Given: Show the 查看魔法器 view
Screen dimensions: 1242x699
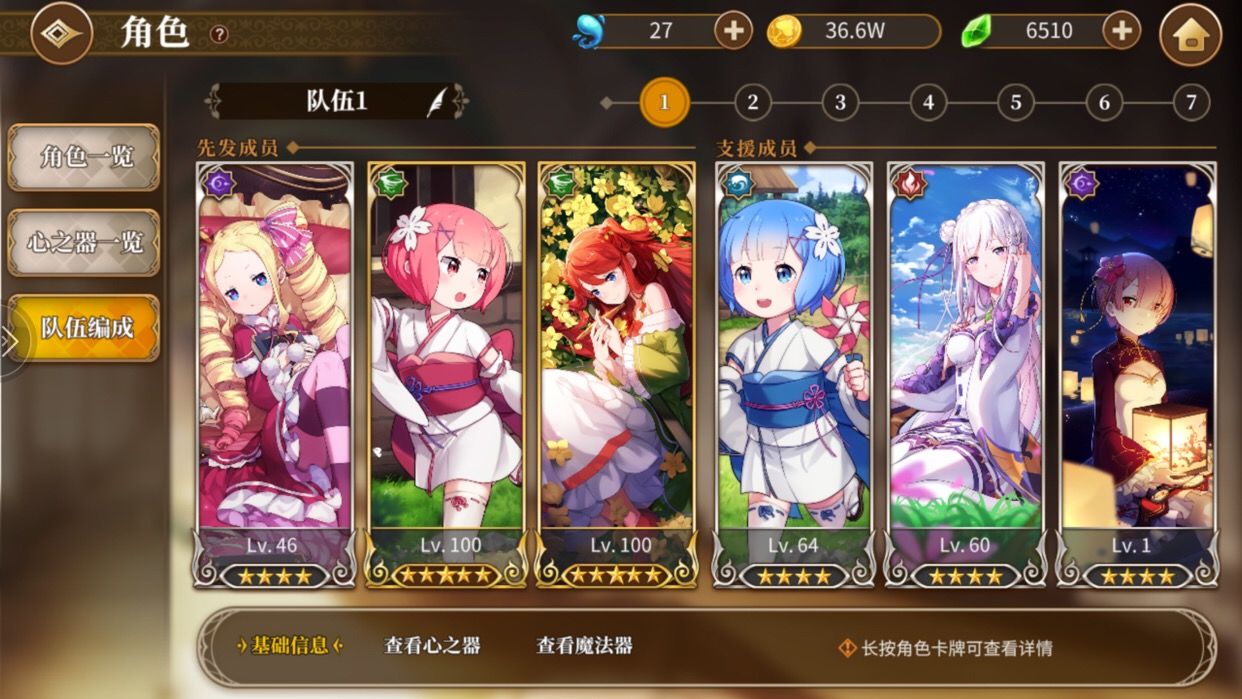Looking at the screenshot, I should click(584, 646).
